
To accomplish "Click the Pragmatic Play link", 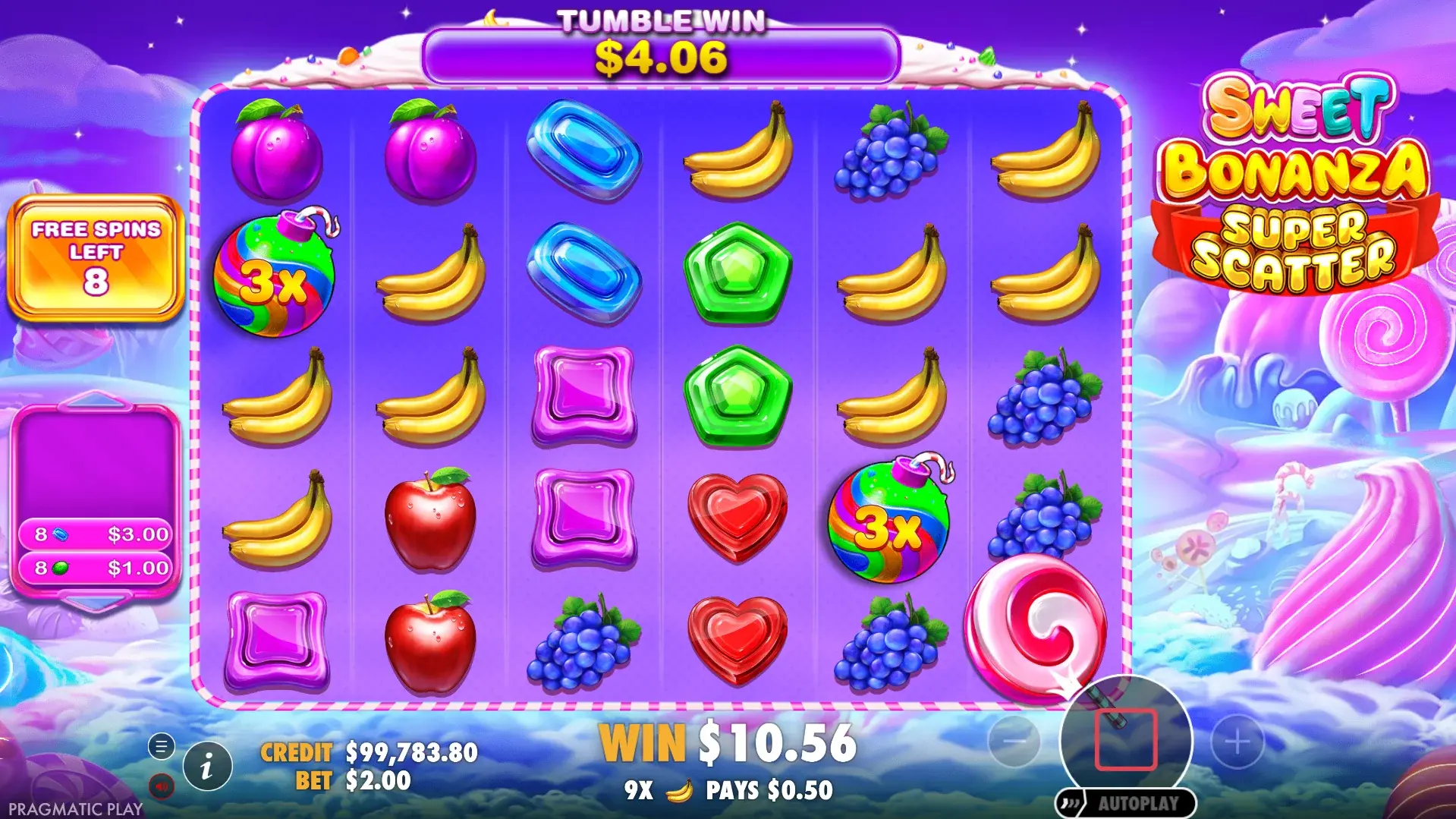I will pos(76,808).
